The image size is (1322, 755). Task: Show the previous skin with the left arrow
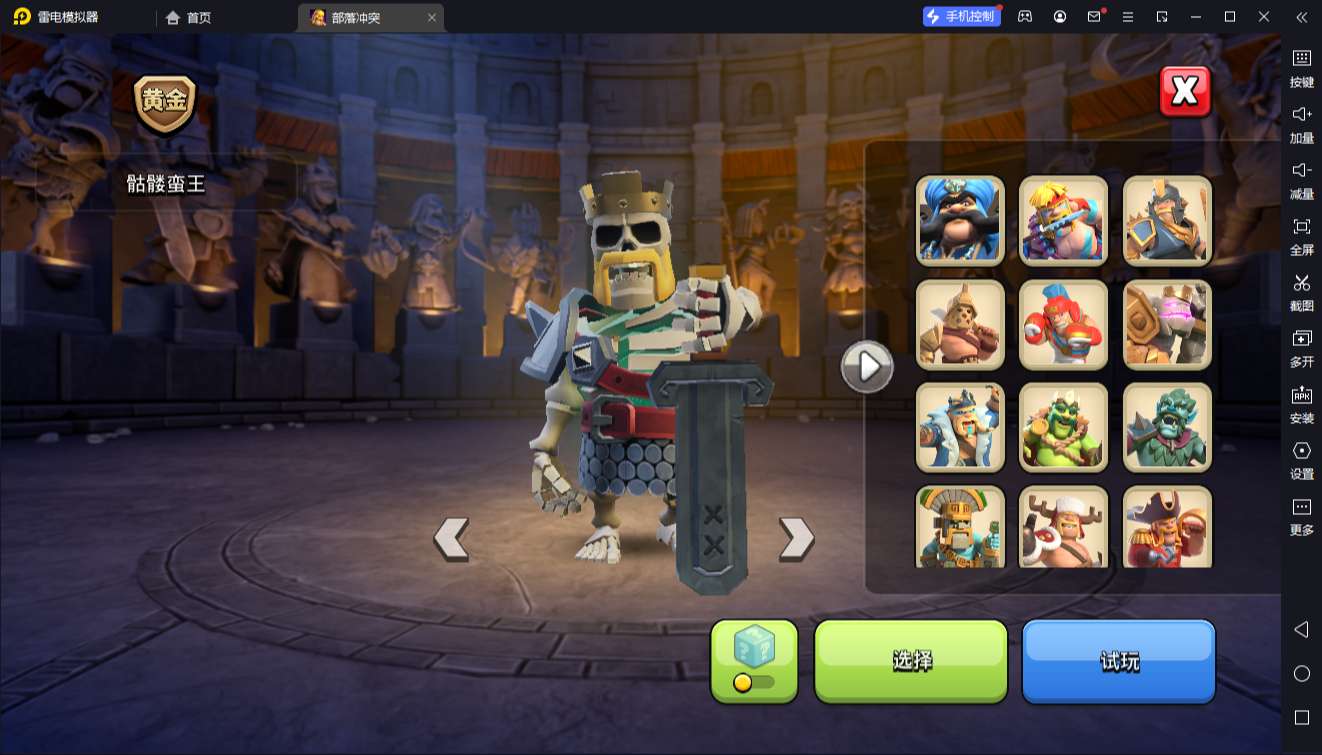click(x=451, y=539)
